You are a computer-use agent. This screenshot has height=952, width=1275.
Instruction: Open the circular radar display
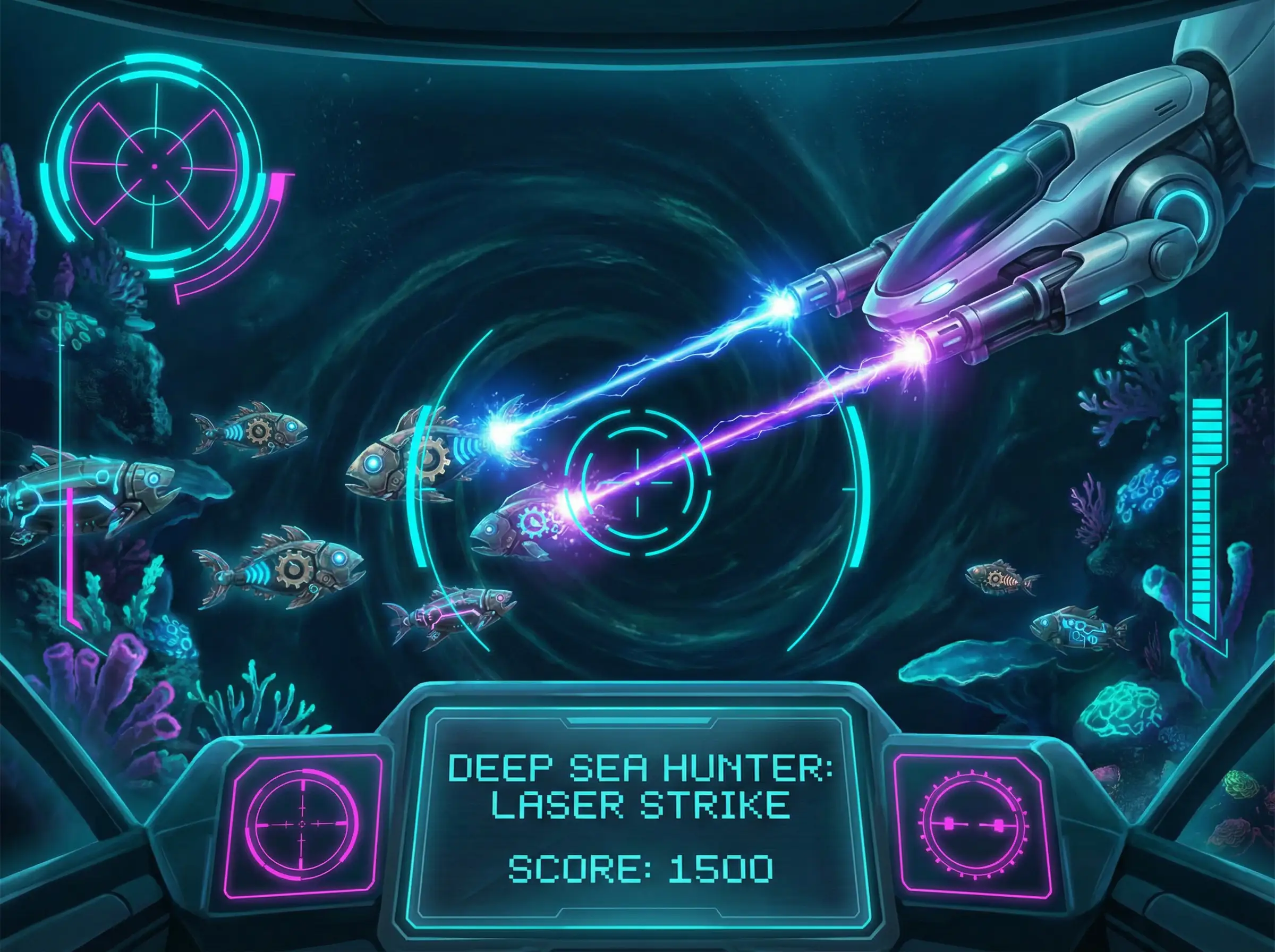[154, 166]
